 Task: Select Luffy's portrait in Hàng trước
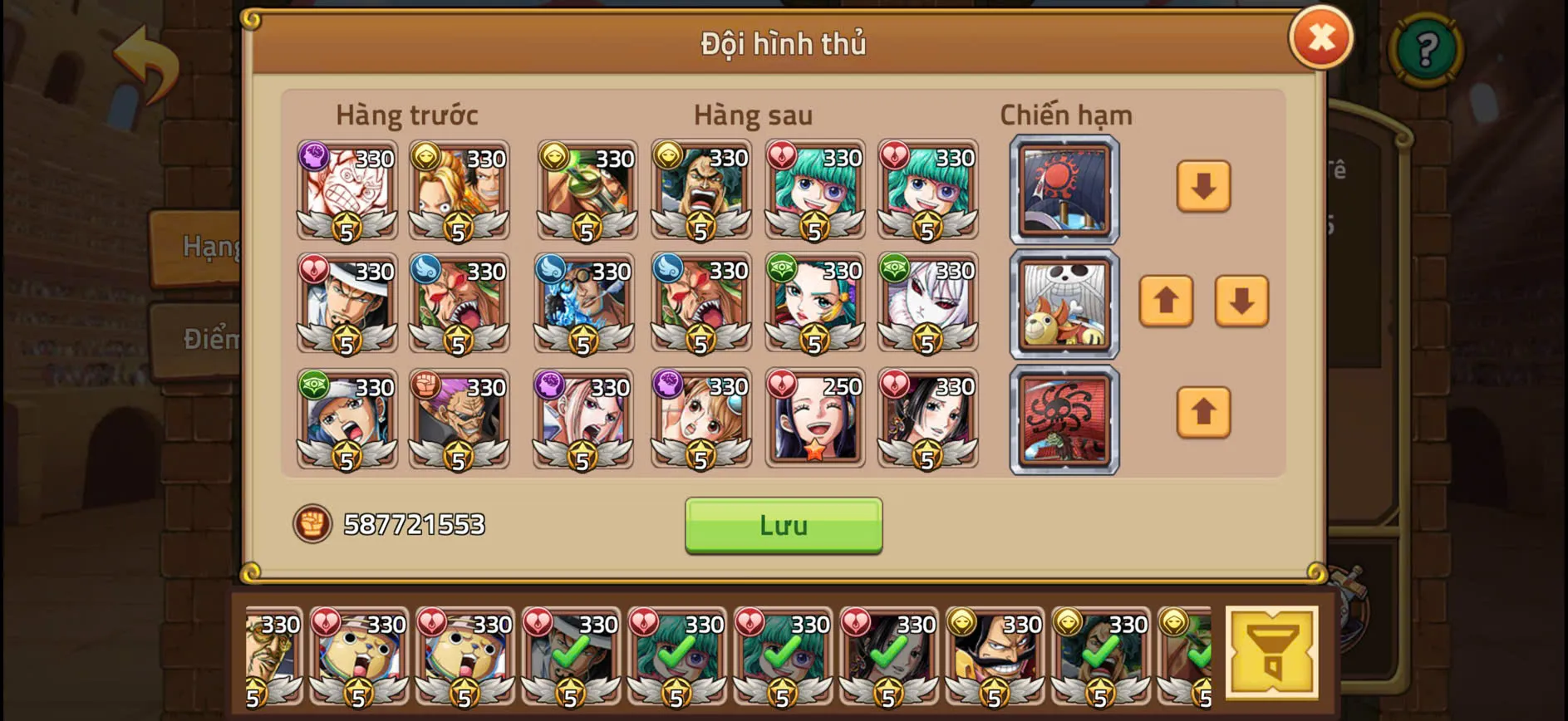coord(346,189)
